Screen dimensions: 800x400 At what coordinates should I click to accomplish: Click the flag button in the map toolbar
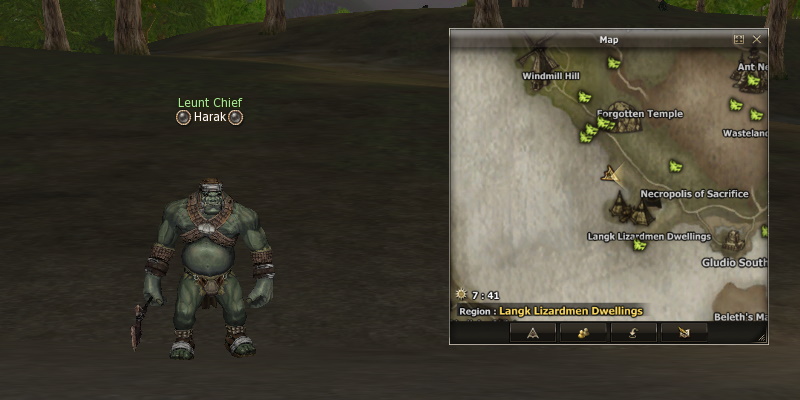click(x=684, y=333)
